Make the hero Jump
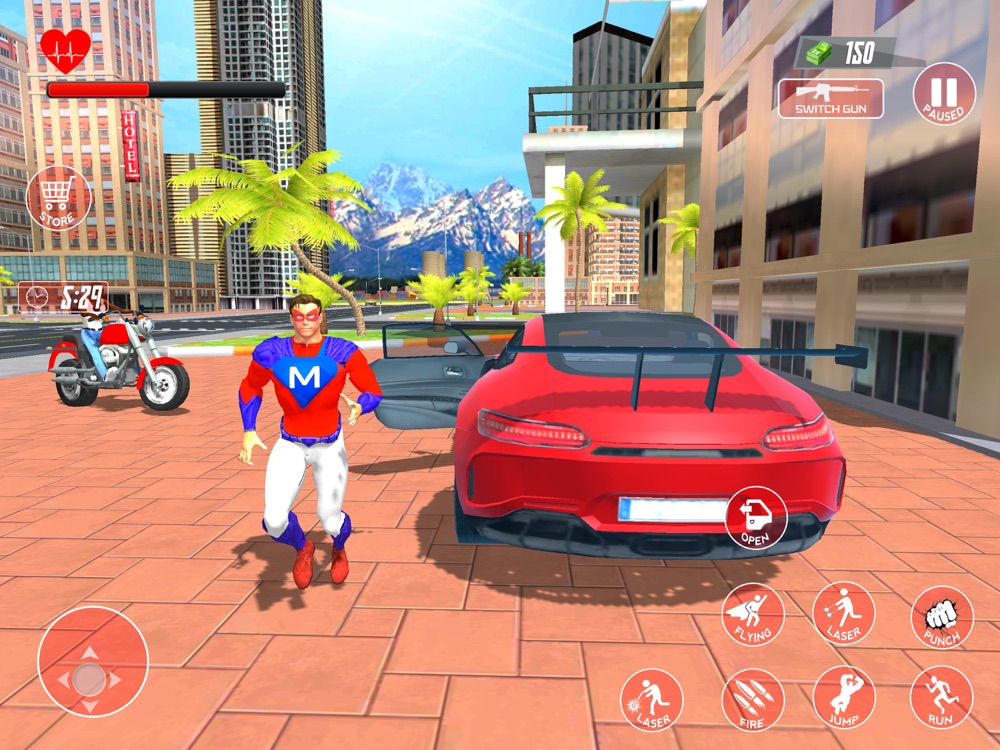This screenshot has width=1000, height=750. (843, 697)
